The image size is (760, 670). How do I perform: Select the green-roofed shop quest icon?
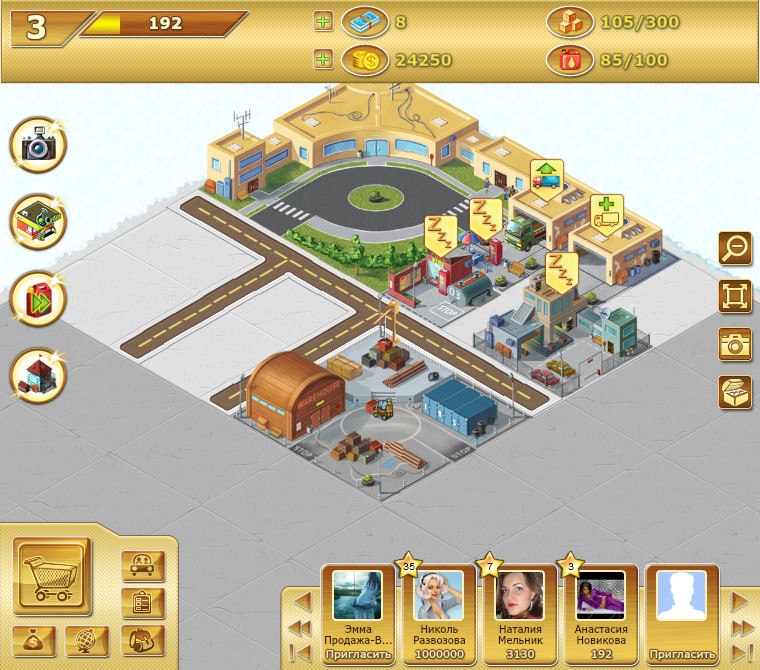[39, 223]
